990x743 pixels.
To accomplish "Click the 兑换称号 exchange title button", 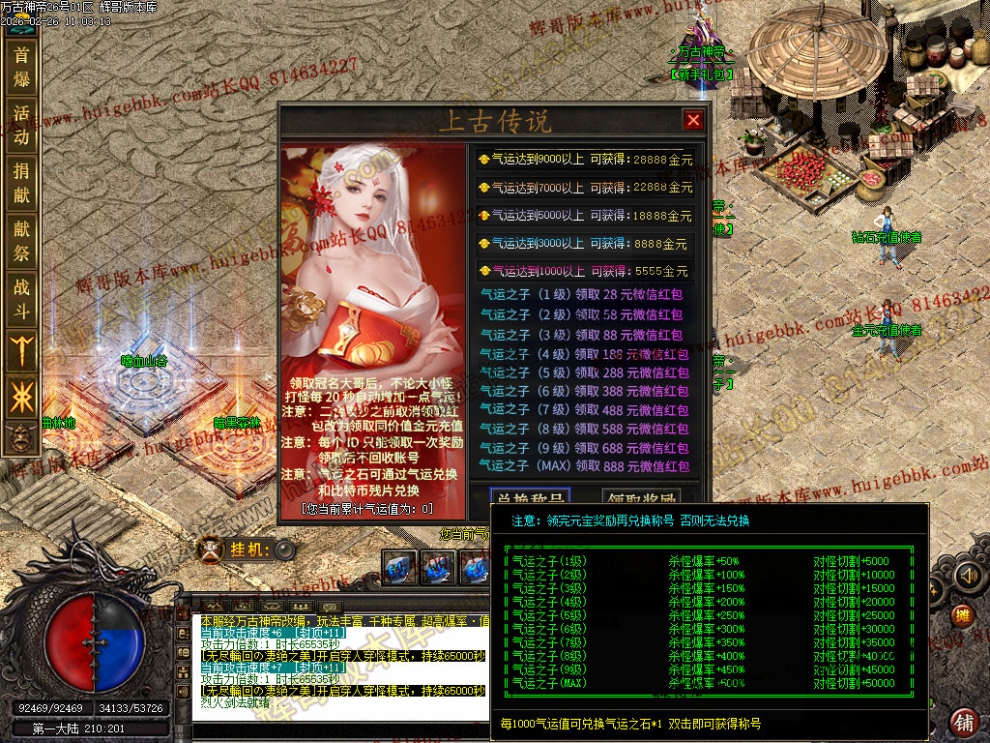I will (529, 497).
